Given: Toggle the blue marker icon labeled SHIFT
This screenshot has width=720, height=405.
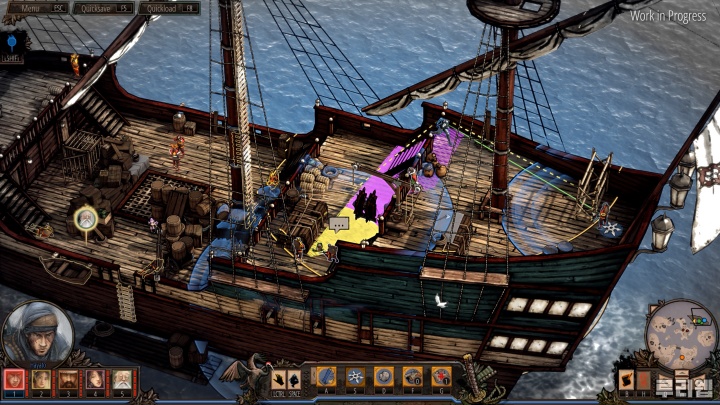Looking at the screenshot, I should (x=11, y=45).
